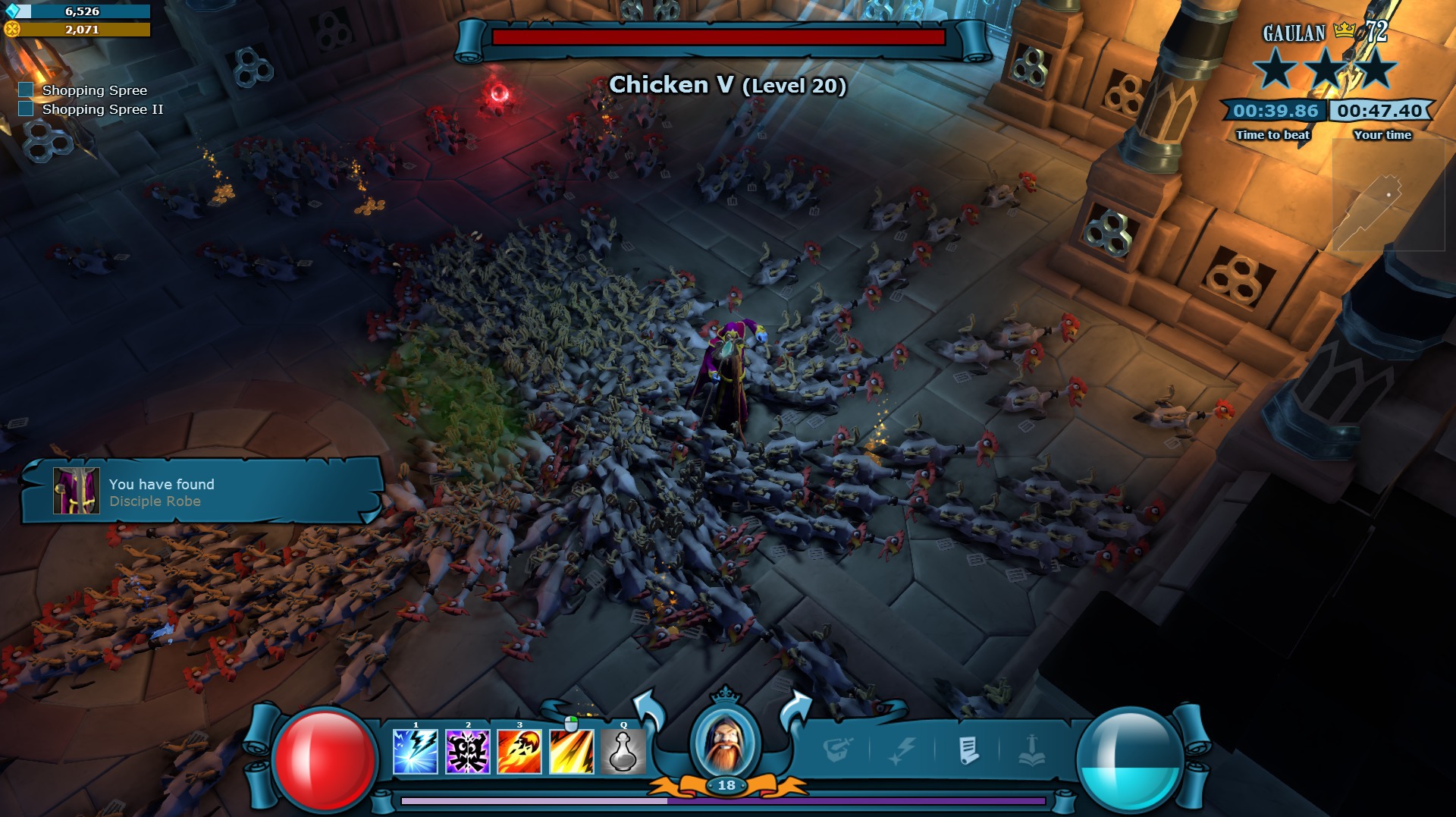
Task: Open the minimap in the corner
Action: (1388, 195)
